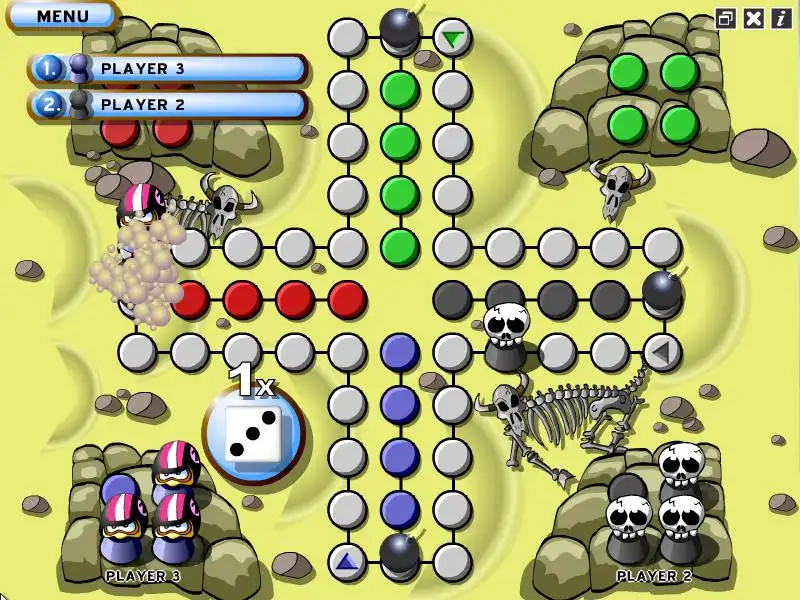This screenshot has width=800, height=600.
Task: Select the Player 2 ranking row
Action: (x=168, y=104)
